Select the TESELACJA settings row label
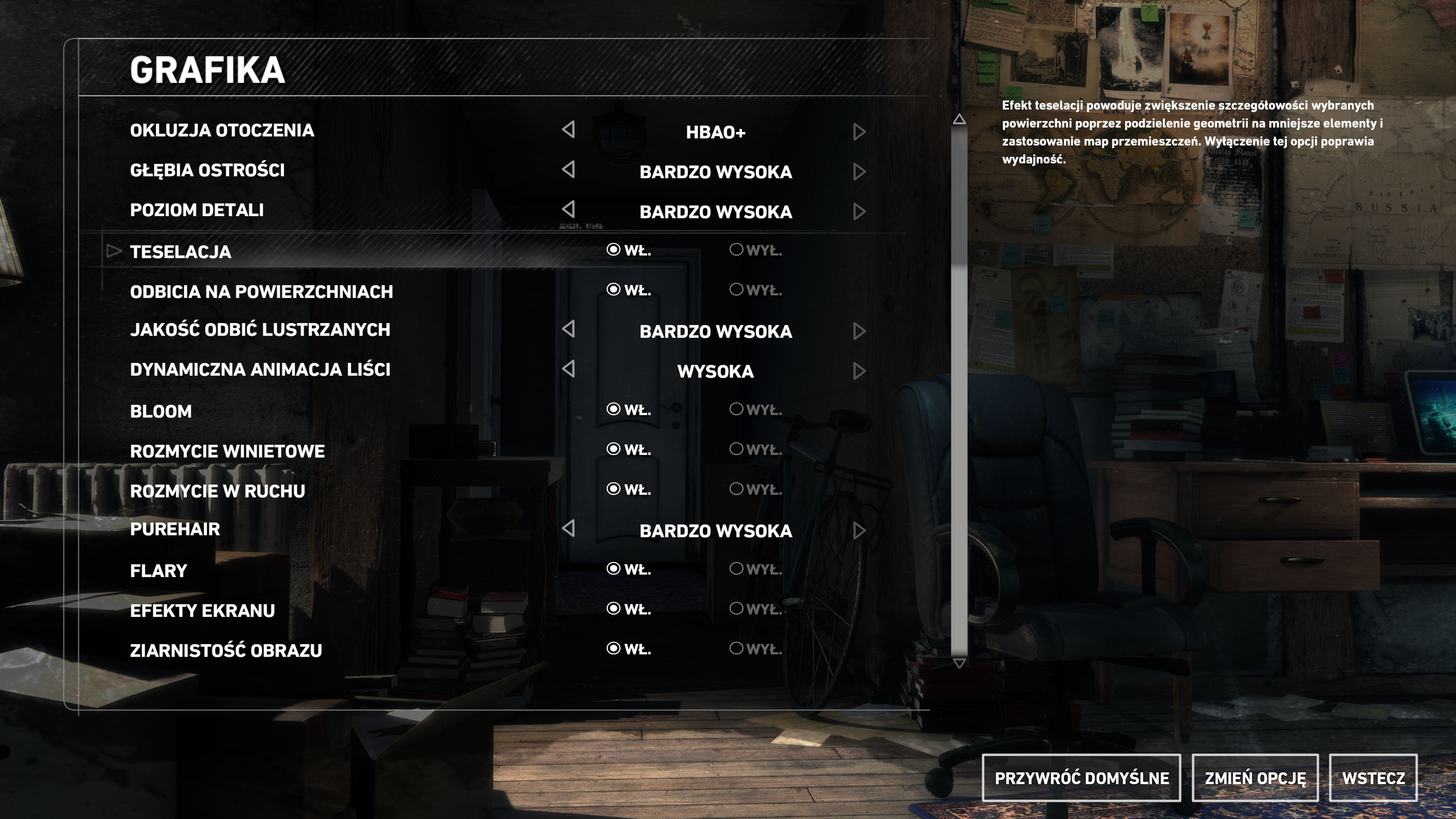Screen dimensions: 1456x819 (x=180, y=251)
